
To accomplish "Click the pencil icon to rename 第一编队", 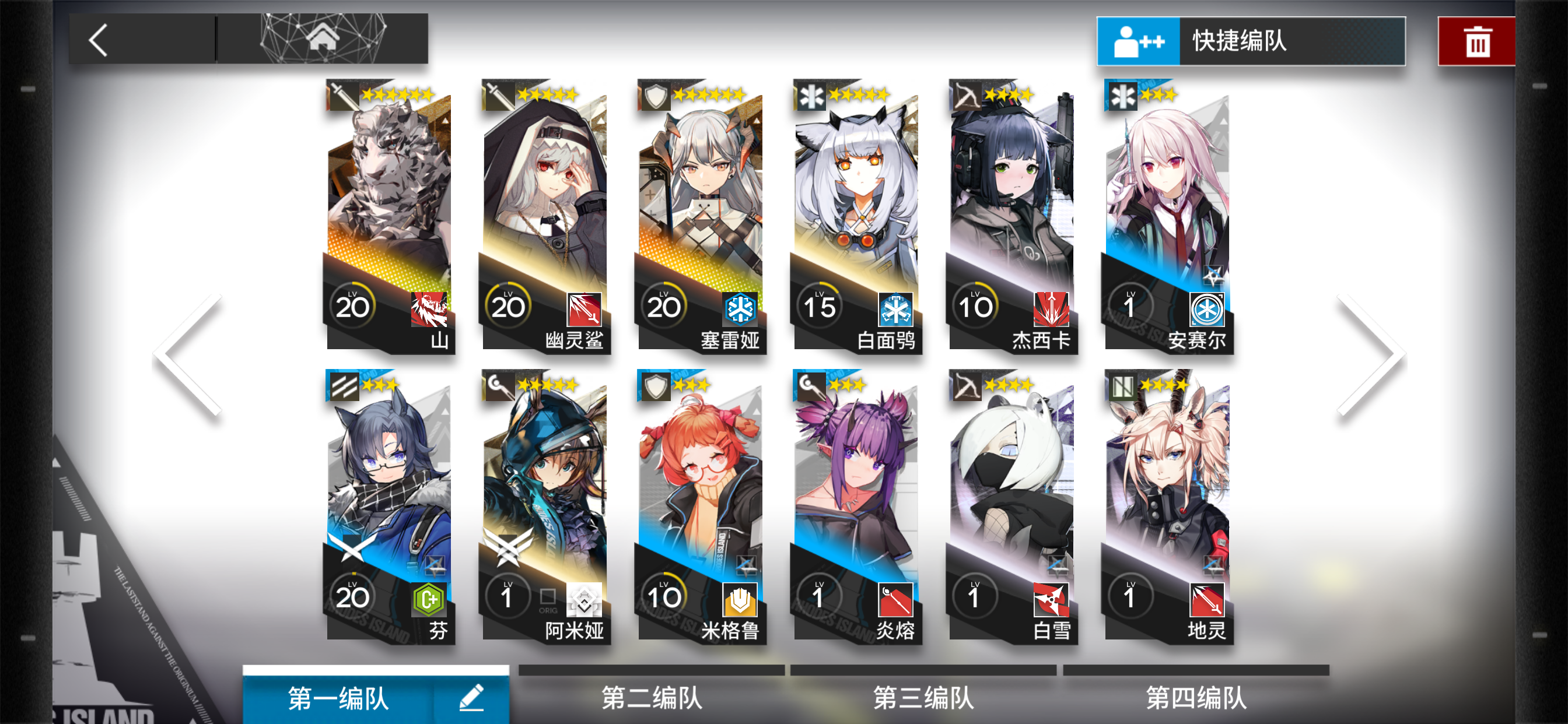I will click(473, 697).
